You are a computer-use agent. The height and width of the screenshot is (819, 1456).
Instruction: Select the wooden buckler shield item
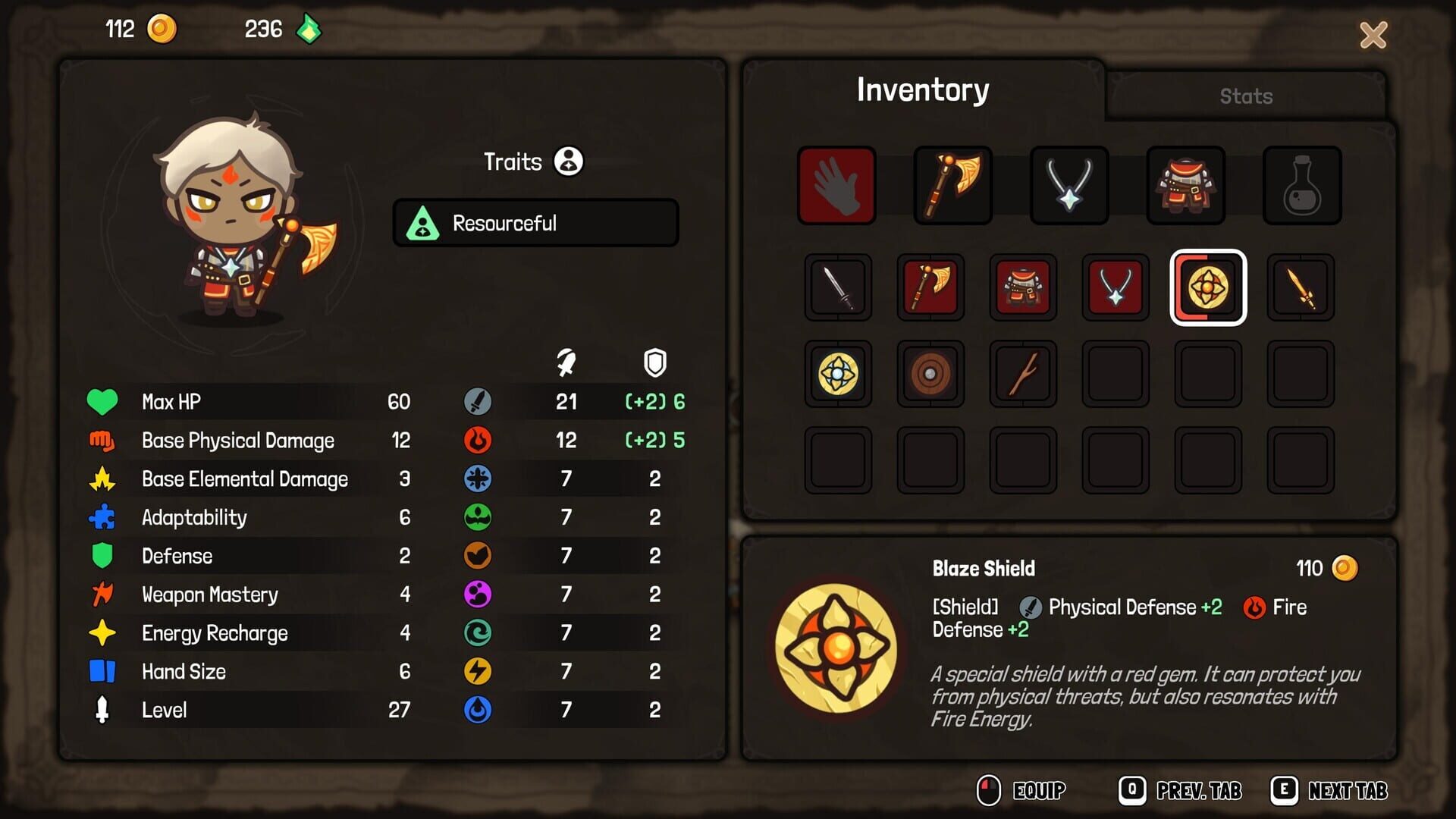click(930, 374)
